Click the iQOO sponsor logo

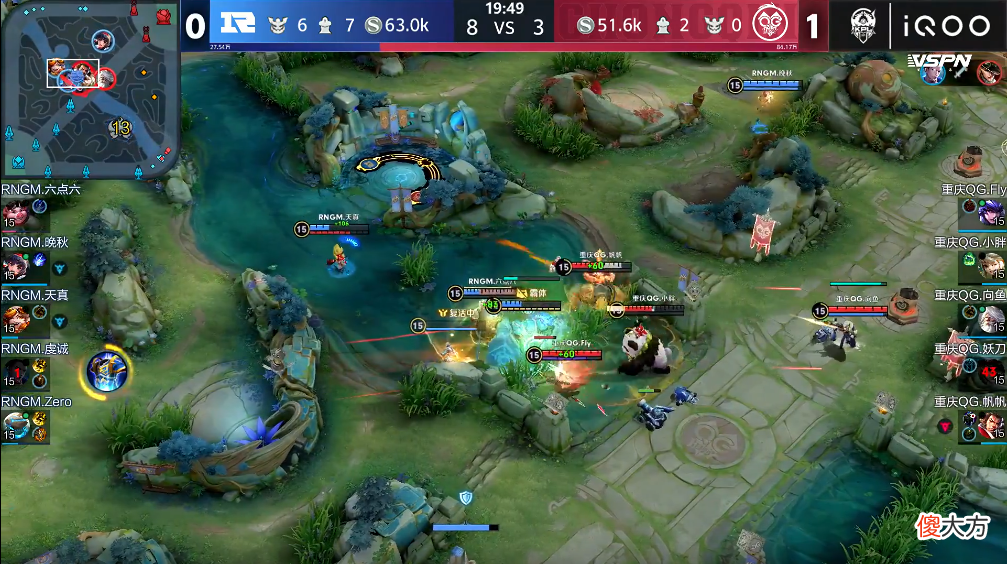(x=947, y=24)
